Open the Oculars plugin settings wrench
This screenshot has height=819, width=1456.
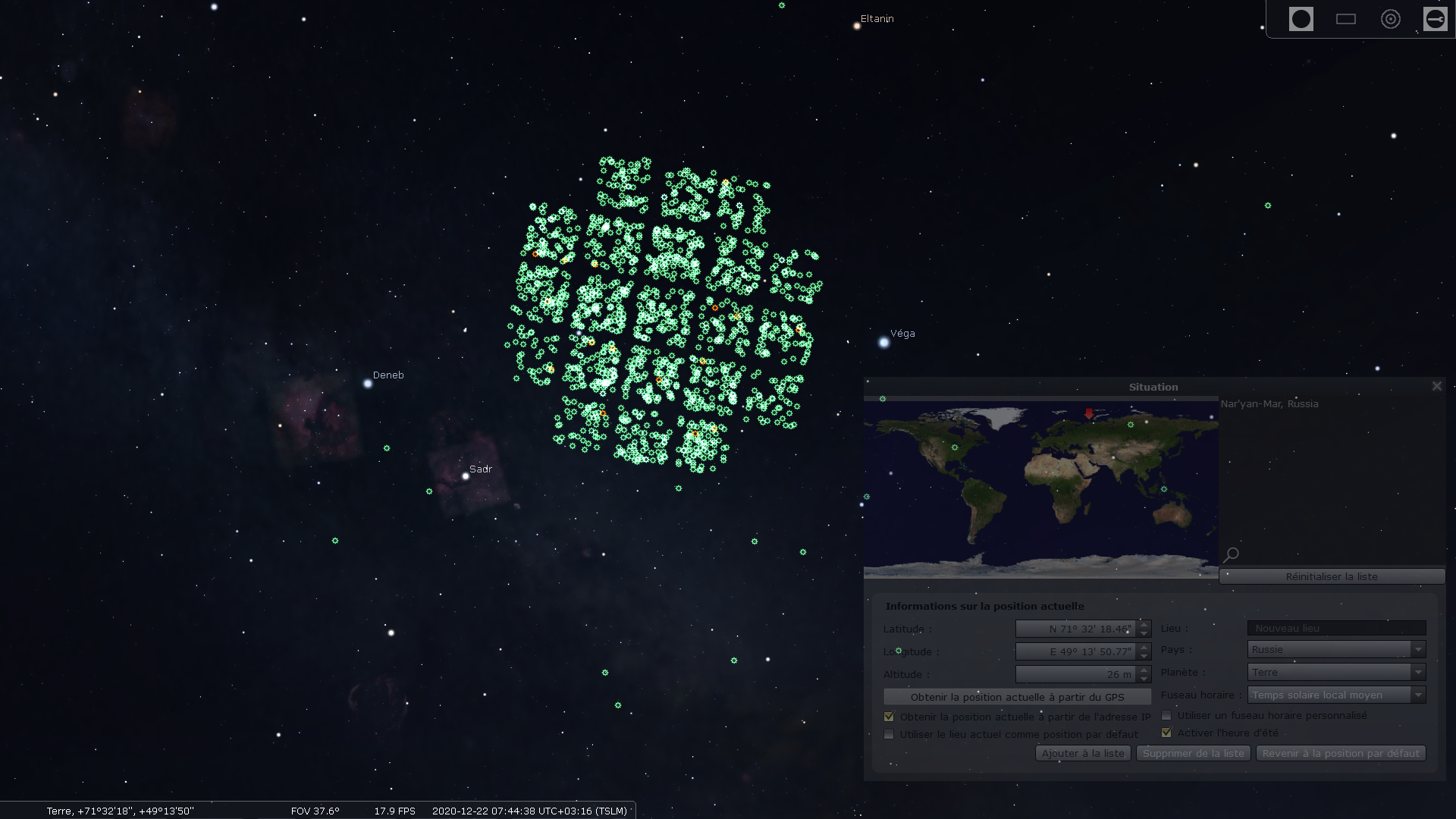1436,18
